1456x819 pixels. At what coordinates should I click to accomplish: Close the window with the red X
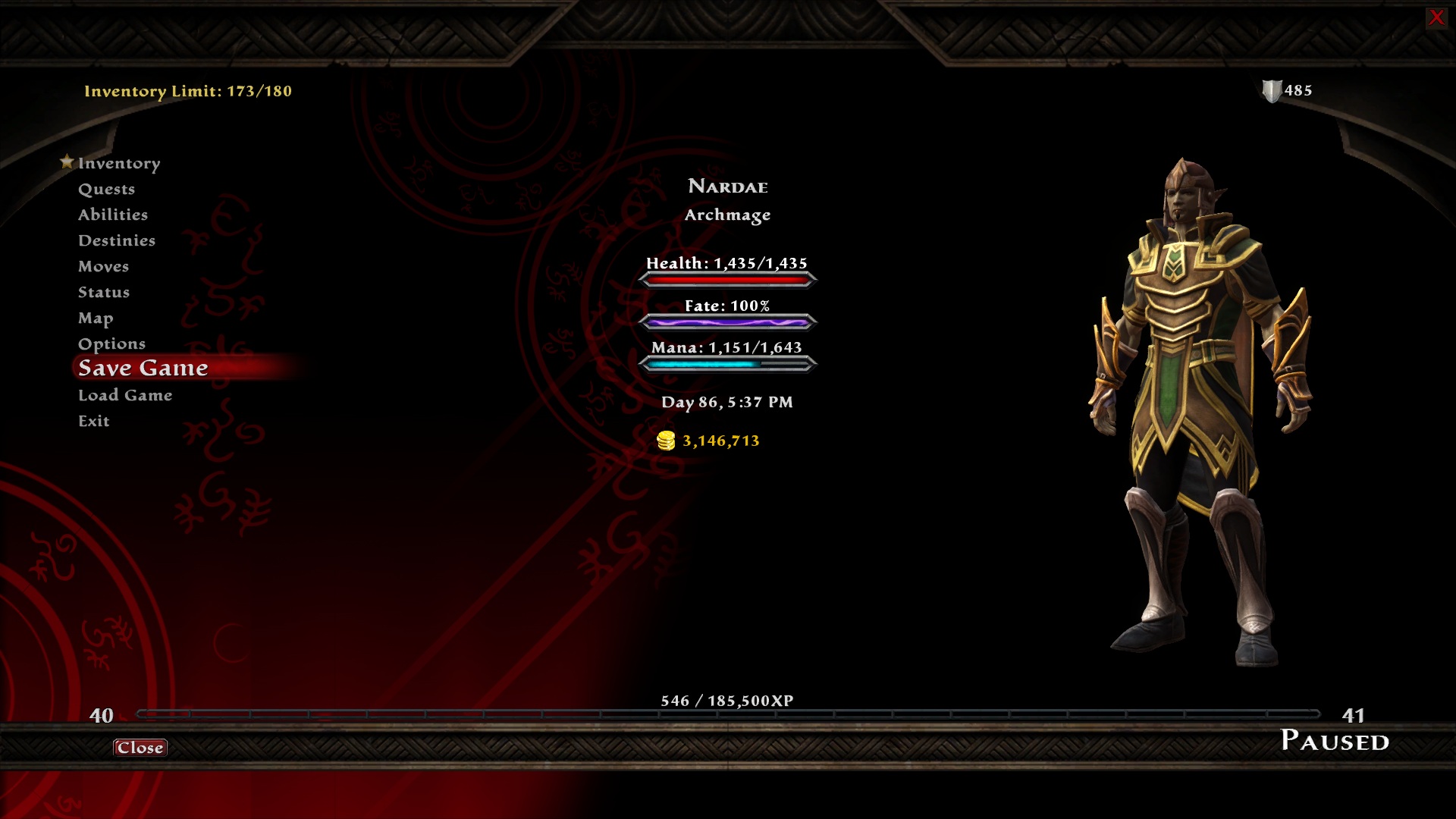[1436, 17]
